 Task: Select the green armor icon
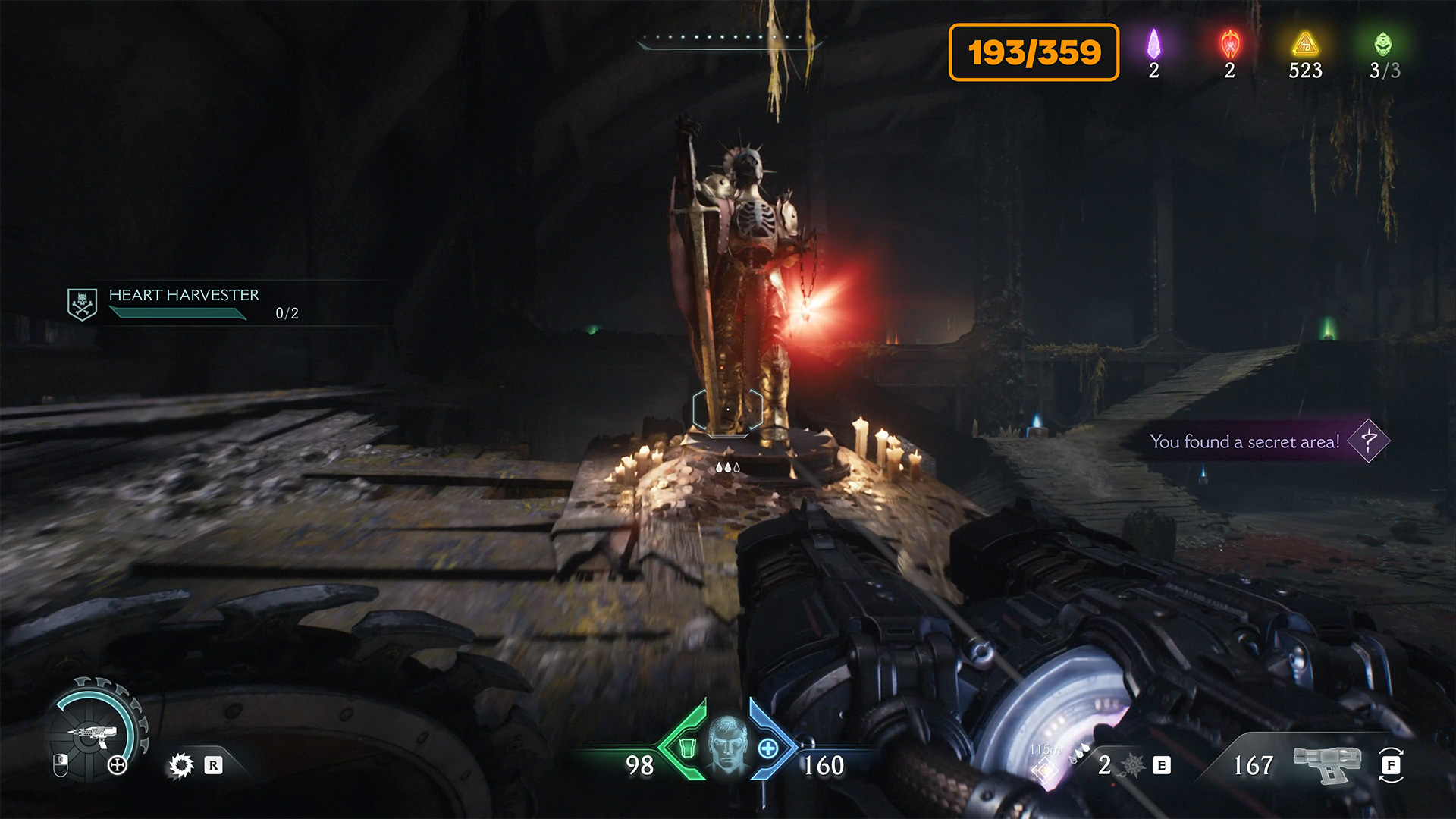click(x=688, y=748)
